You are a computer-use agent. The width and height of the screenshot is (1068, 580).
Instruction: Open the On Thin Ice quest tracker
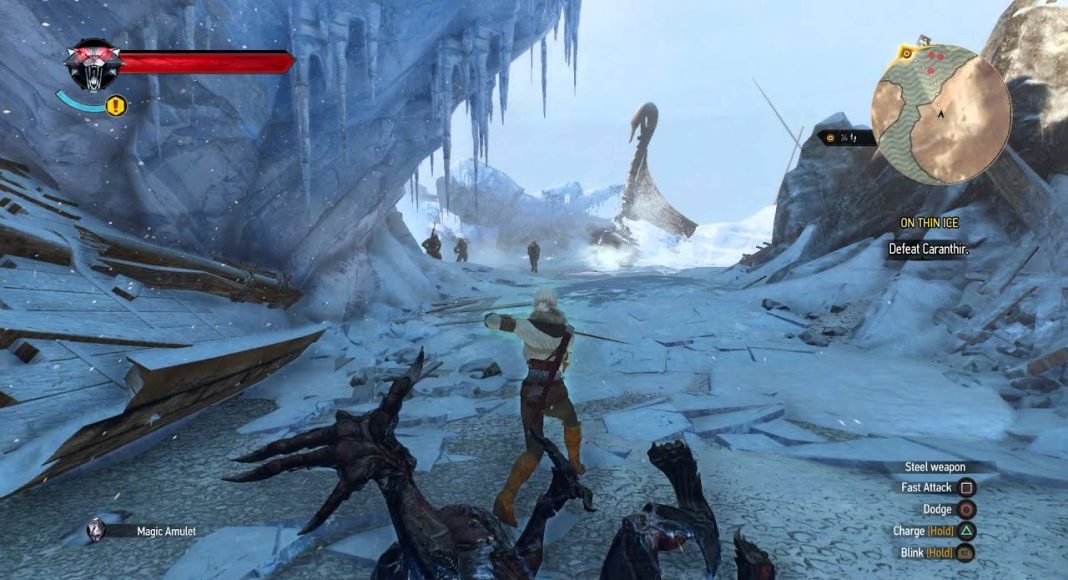point(928,224)
